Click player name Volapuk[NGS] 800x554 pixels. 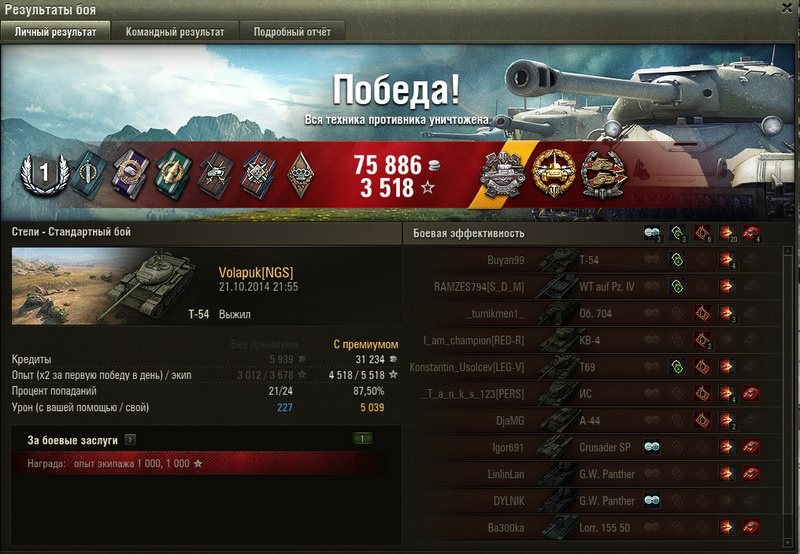(x=255, y=272)
